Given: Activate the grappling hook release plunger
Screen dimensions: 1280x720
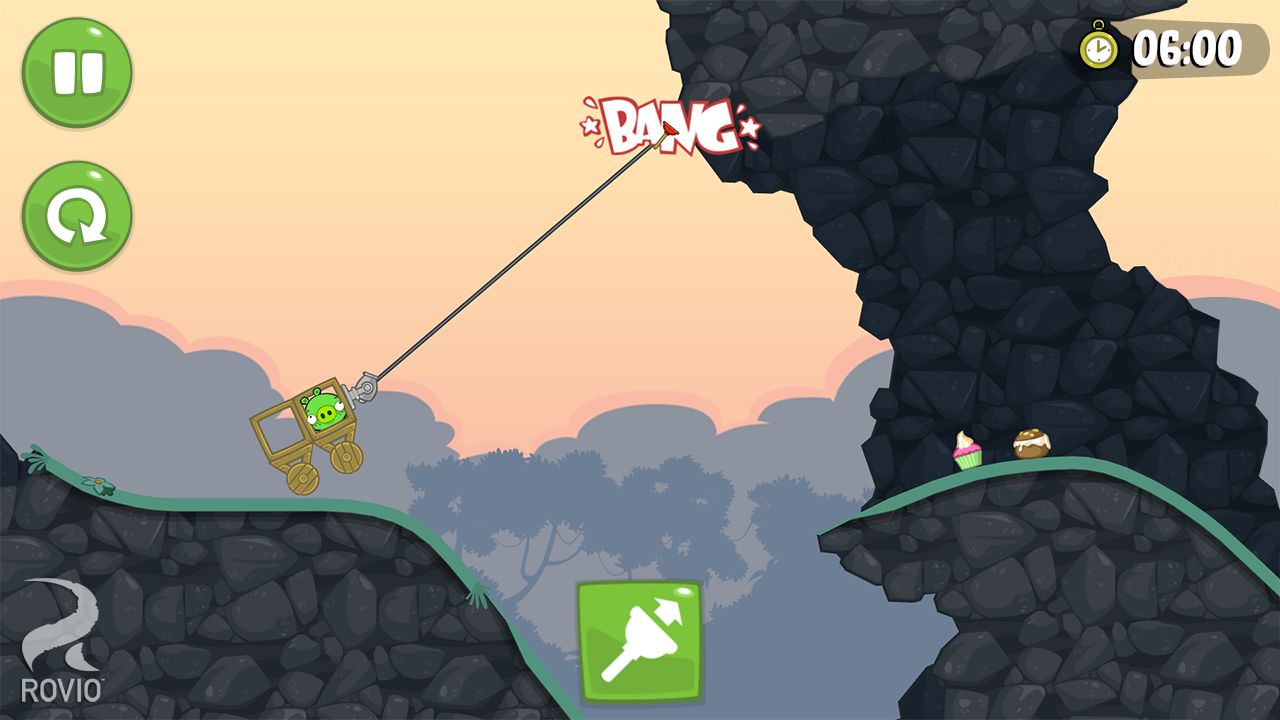Looking at the screenshot, I should [638, 640].
